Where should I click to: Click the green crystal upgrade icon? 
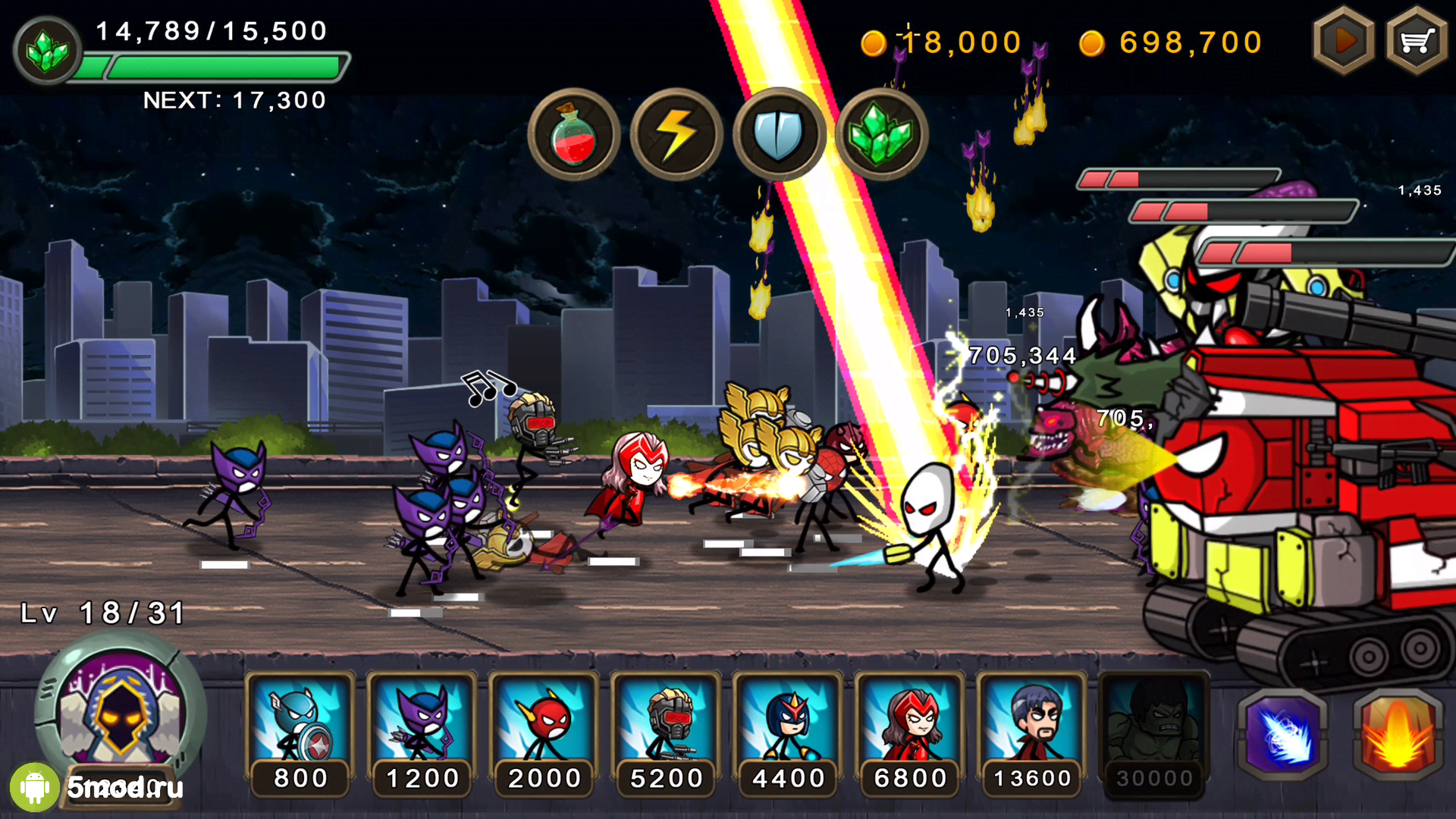point(47,51)
